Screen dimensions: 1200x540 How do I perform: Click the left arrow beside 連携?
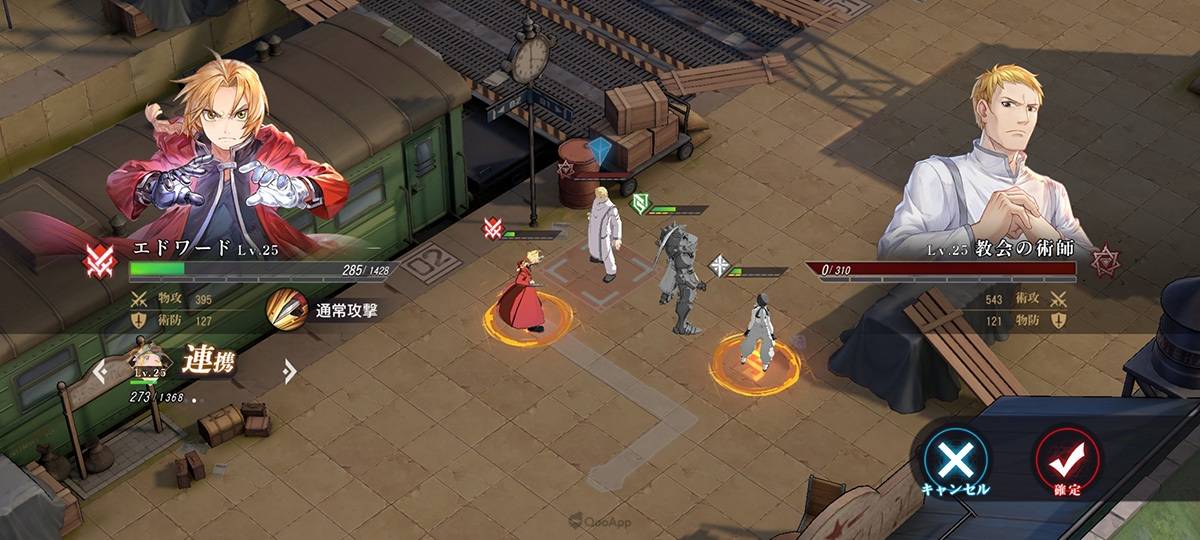[100, 372]
